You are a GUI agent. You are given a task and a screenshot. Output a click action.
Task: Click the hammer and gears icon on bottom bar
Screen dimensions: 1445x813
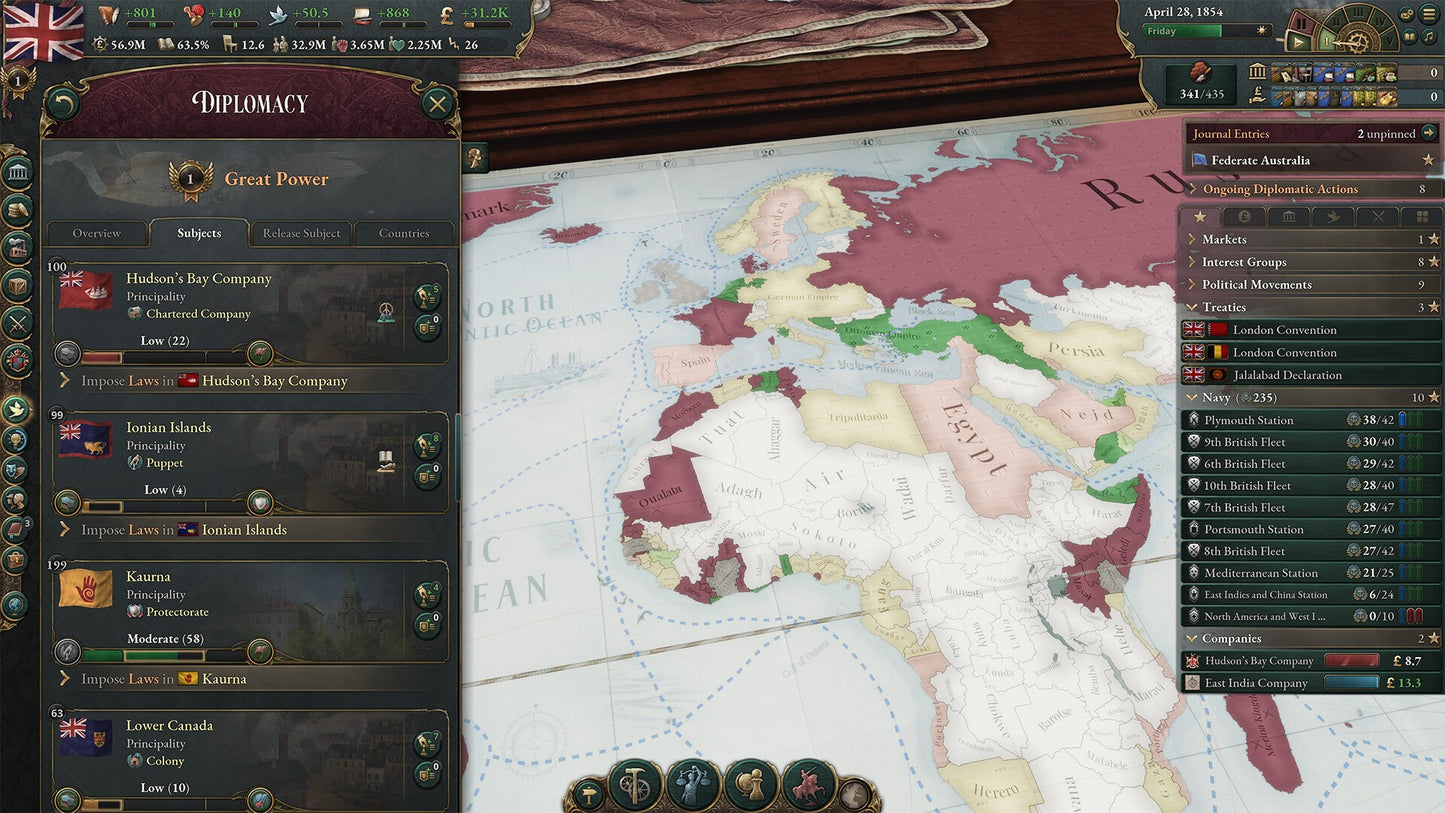(633, 786)
